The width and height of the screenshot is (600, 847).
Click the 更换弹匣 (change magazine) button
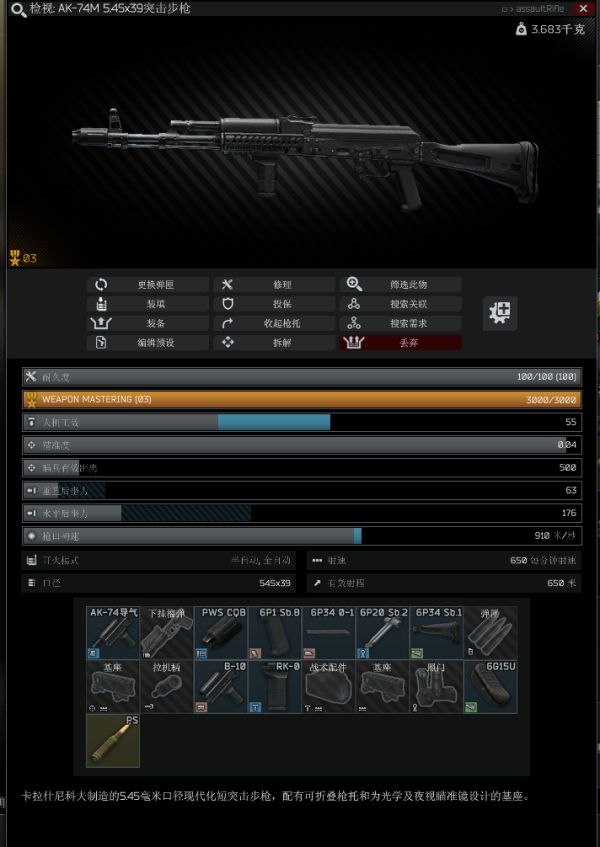click(148, 285)
